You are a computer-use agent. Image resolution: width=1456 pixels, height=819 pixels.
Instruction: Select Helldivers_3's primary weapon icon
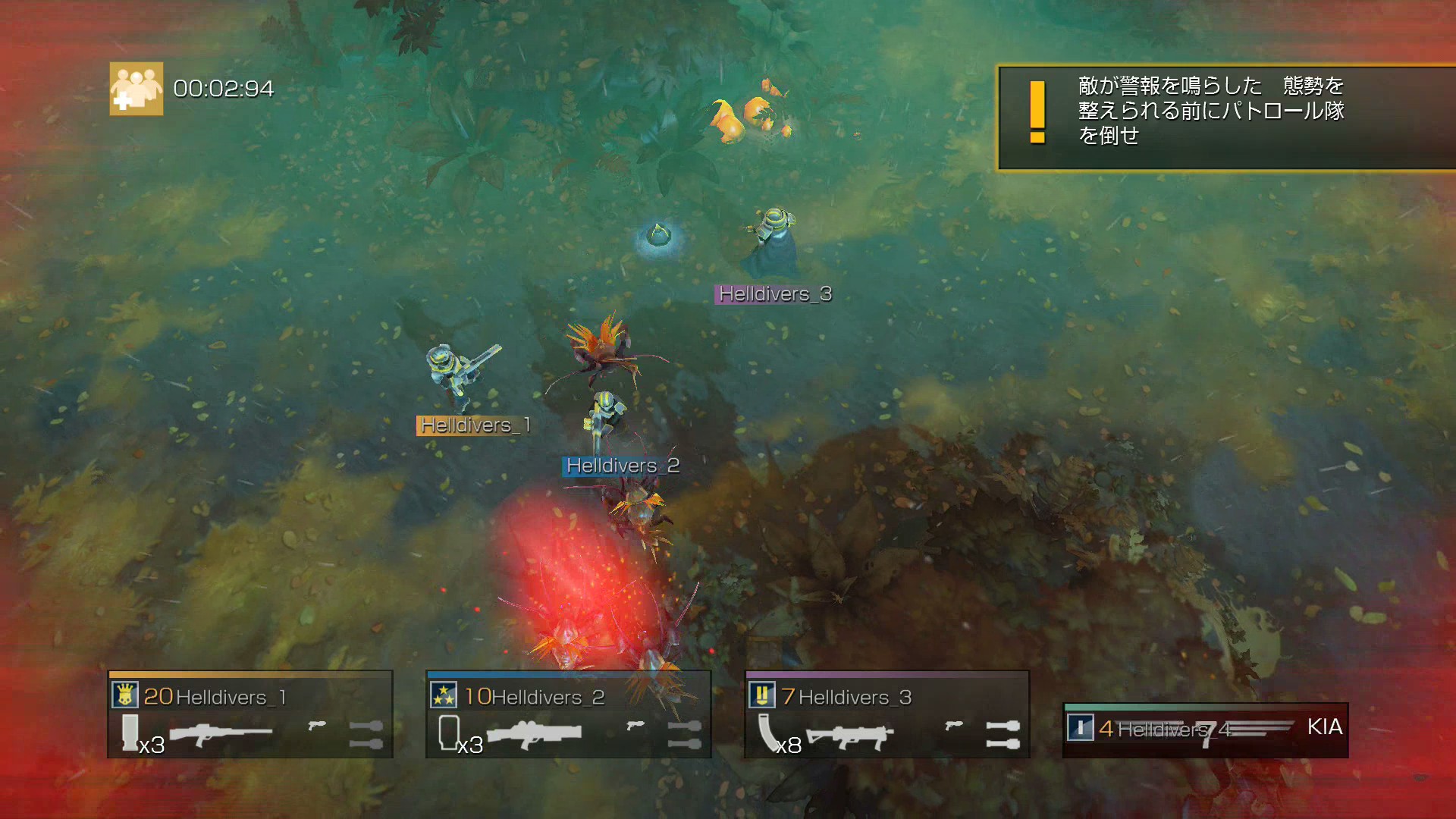pyautogui.click(x=849, y=736)
